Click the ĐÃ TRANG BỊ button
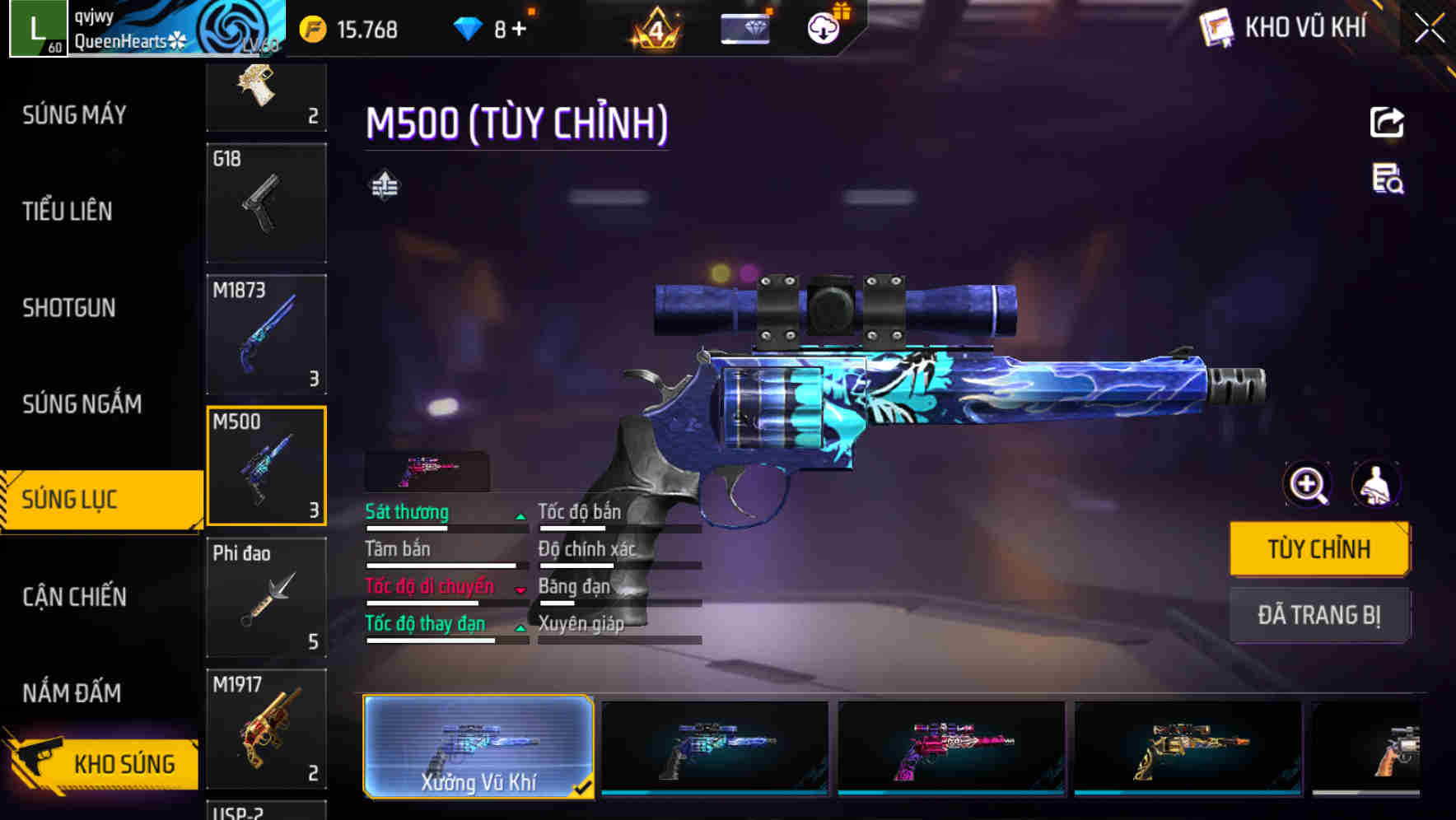This screenshot has width=1456, height=820. (1320, 615)
